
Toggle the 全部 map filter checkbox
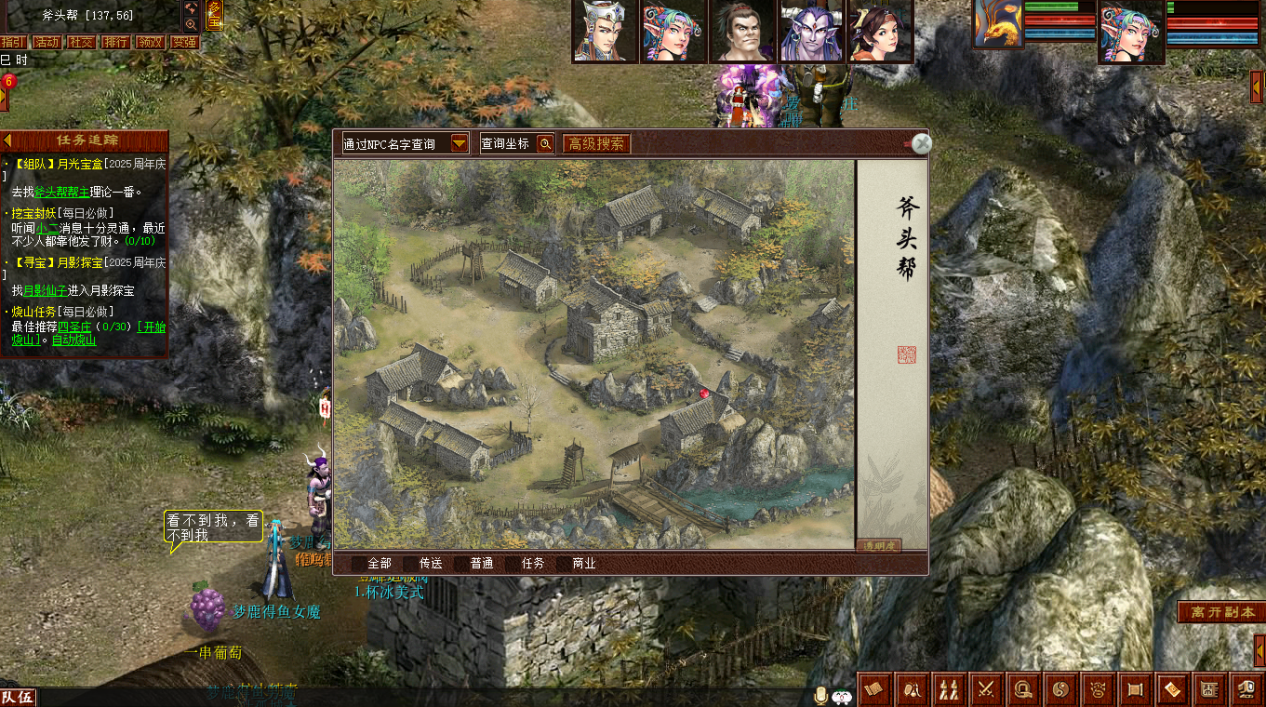pyautogui.click(x=358, y=564)
